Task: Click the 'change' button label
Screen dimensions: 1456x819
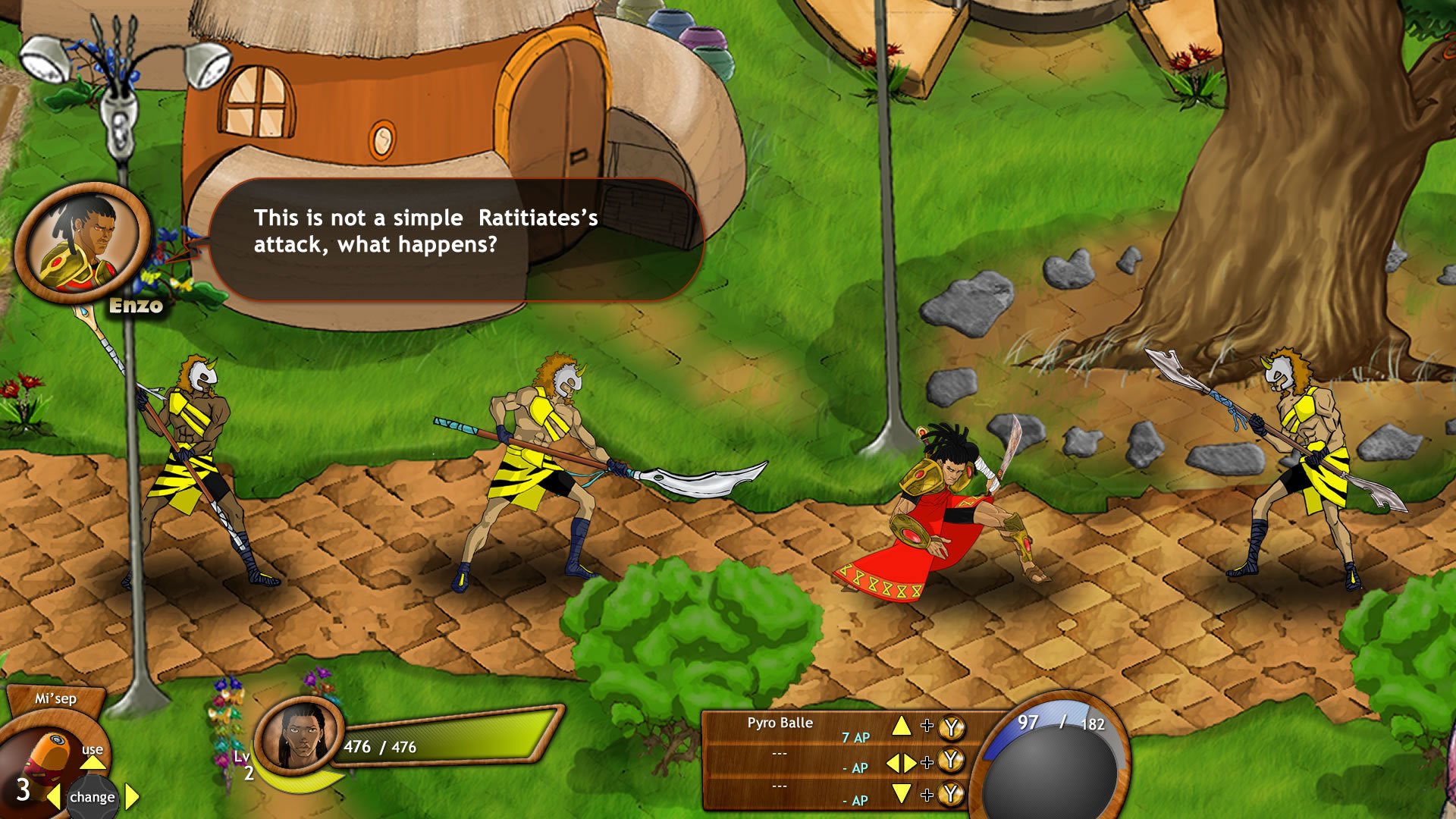Action: coord(91,796)
